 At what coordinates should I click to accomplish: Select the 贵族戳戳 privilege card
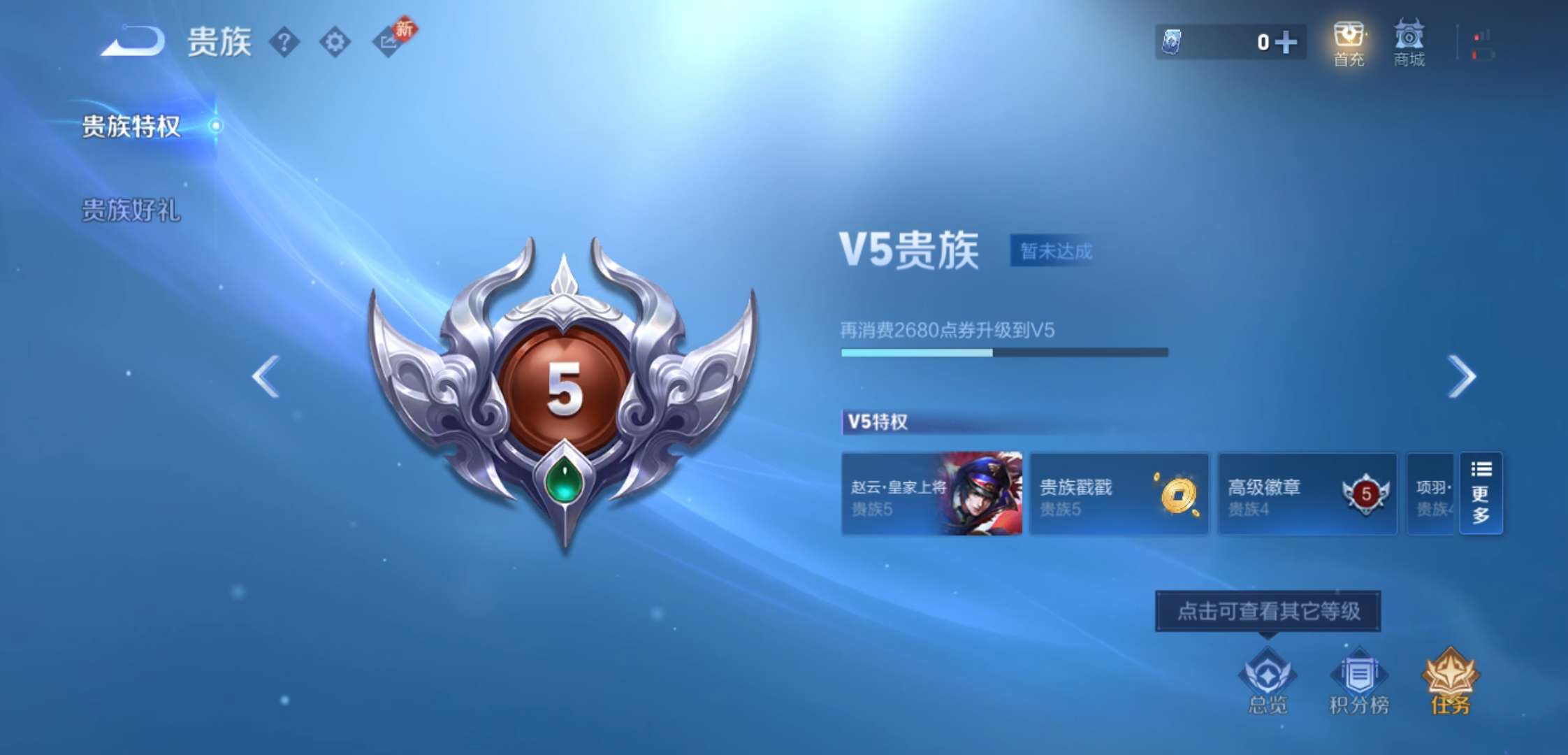[x=1119, y=494]
